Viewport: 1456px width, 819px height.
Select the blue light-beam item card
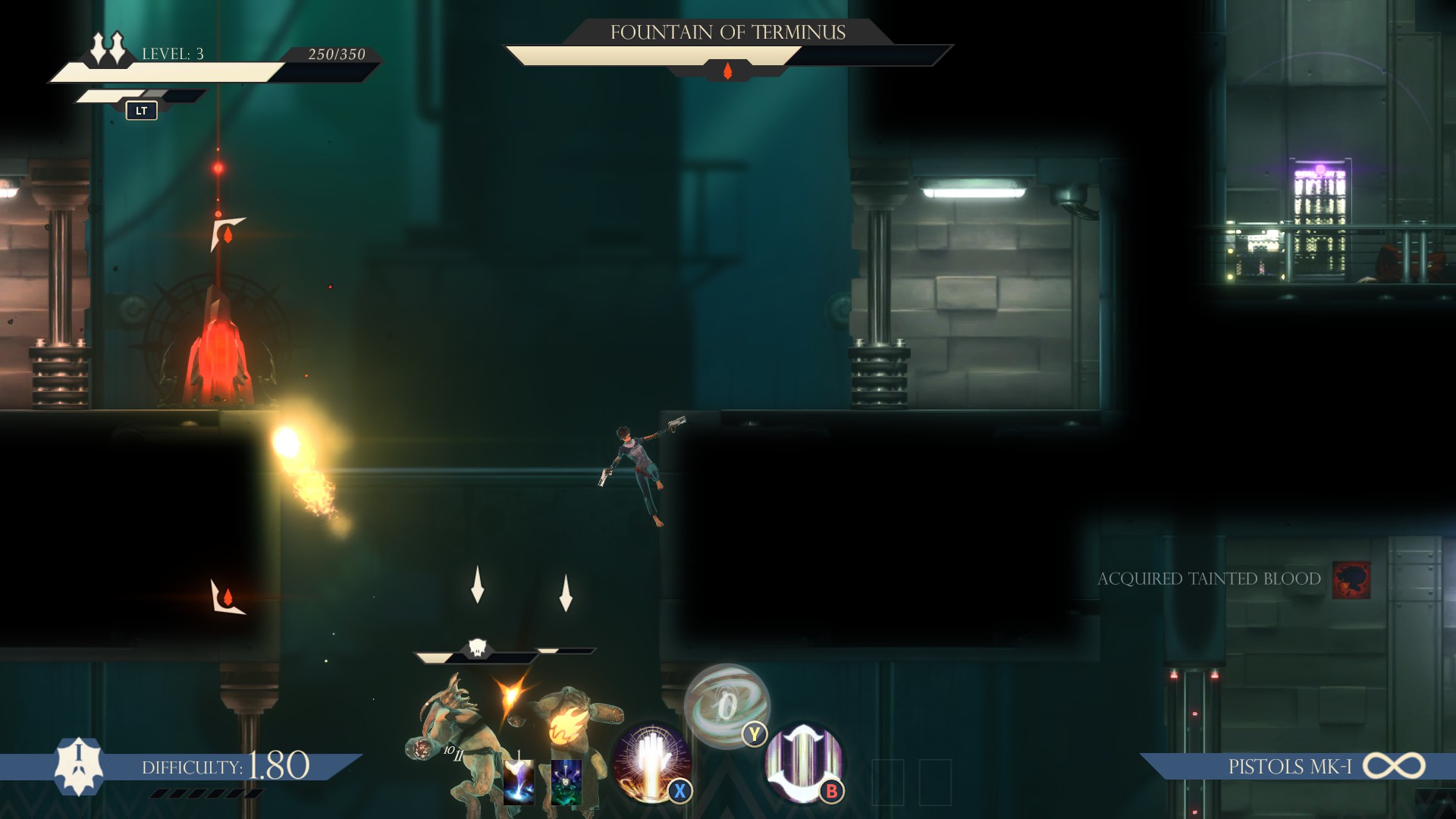519,781
